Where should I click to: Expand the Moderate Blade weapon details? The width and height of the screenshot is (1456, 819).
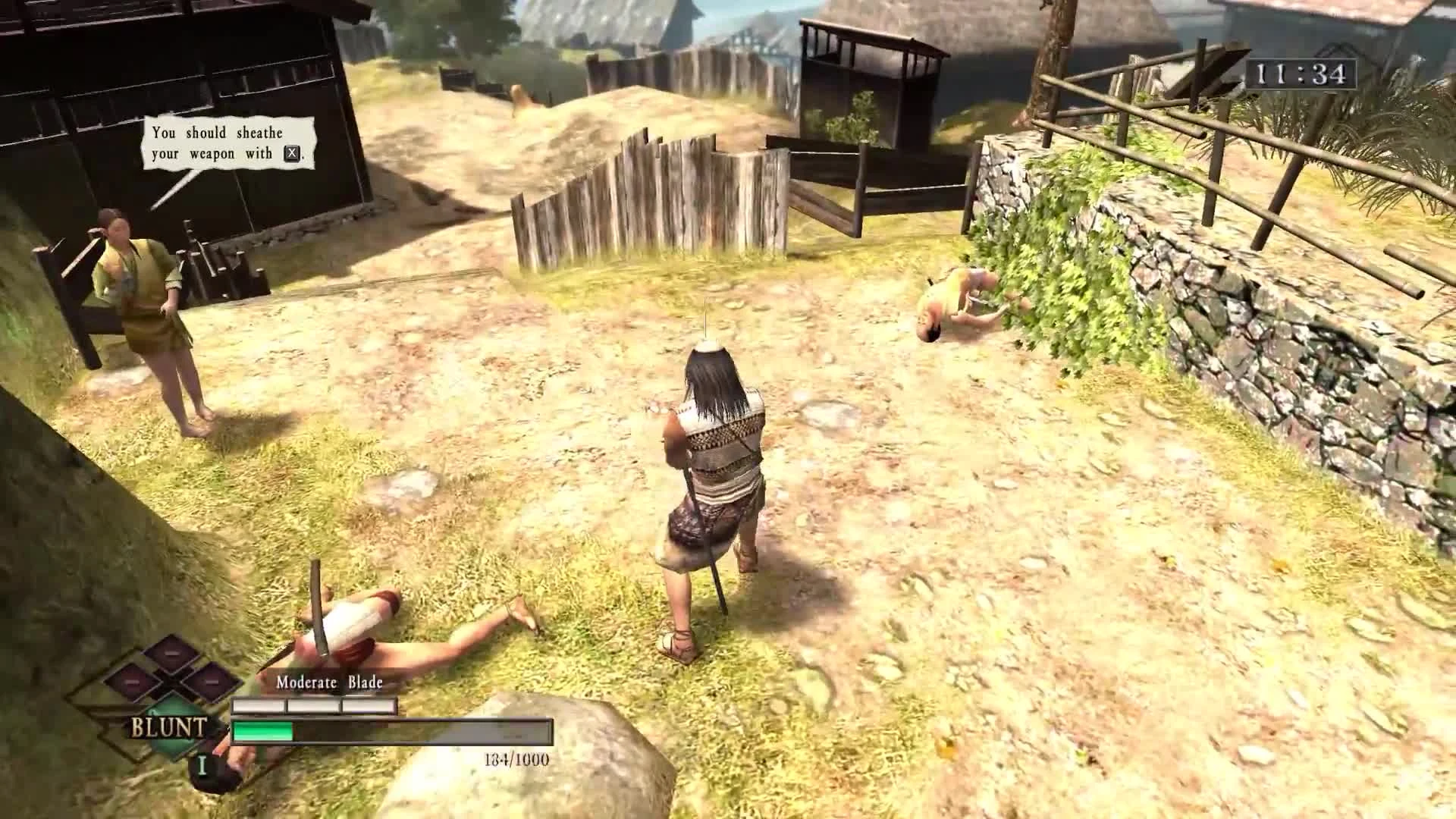click(329, 682)
